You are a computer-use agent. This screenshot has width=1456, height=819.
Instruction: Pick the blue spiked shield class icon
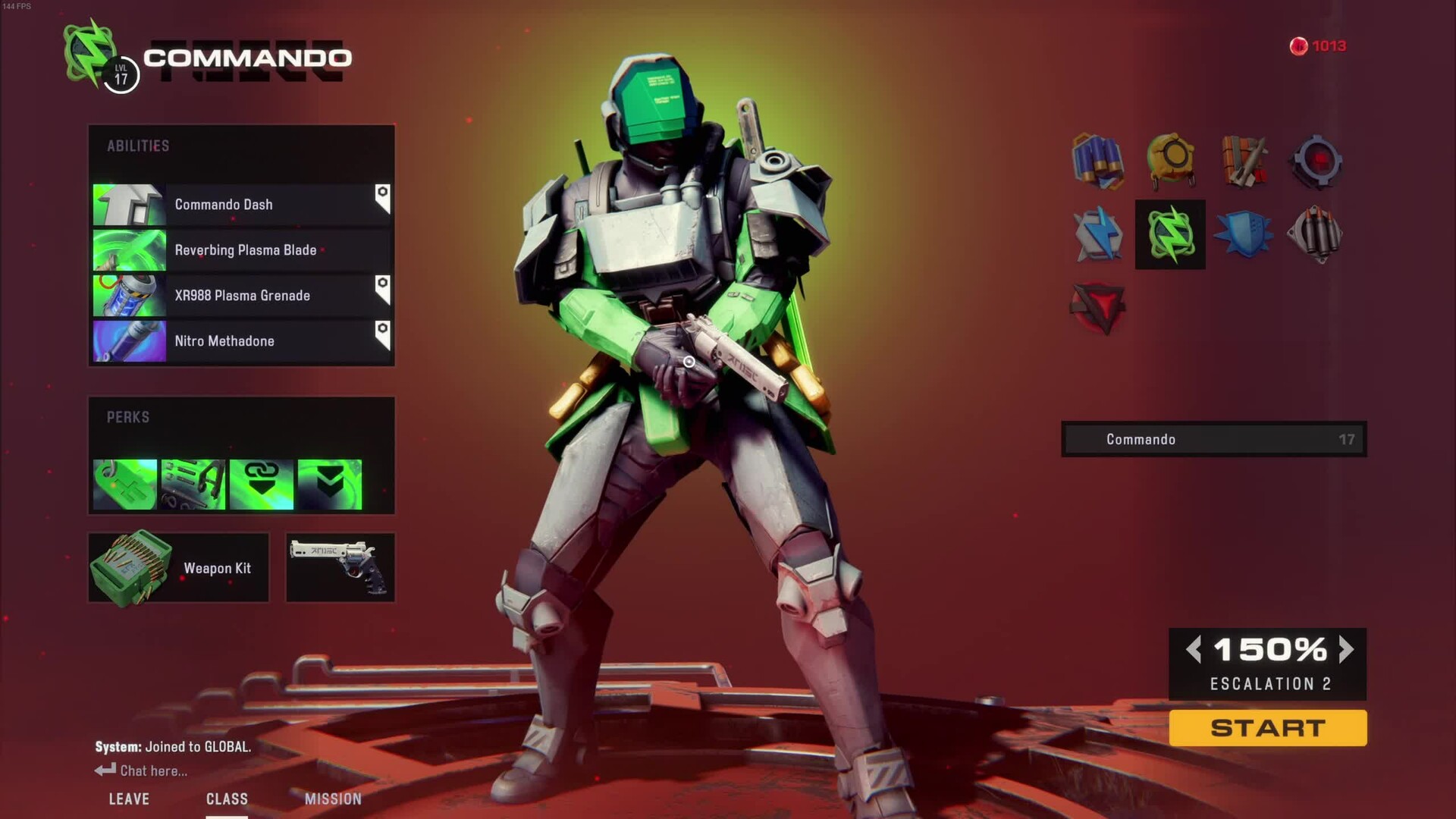coord(1243,234)
